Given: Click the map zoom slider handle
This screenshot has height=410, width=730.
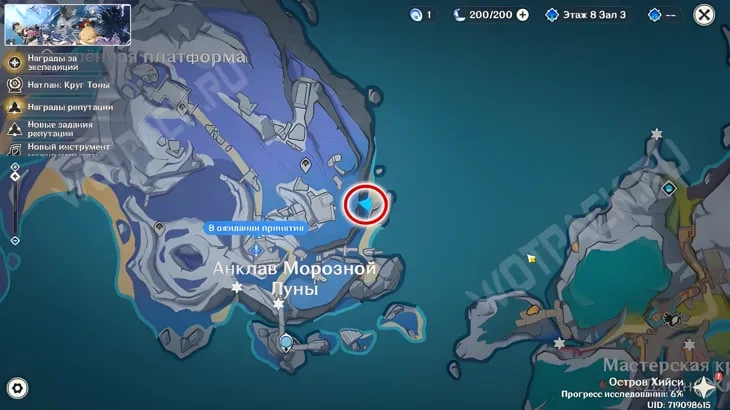Looking at the screenshot, I should coord(15,178).
